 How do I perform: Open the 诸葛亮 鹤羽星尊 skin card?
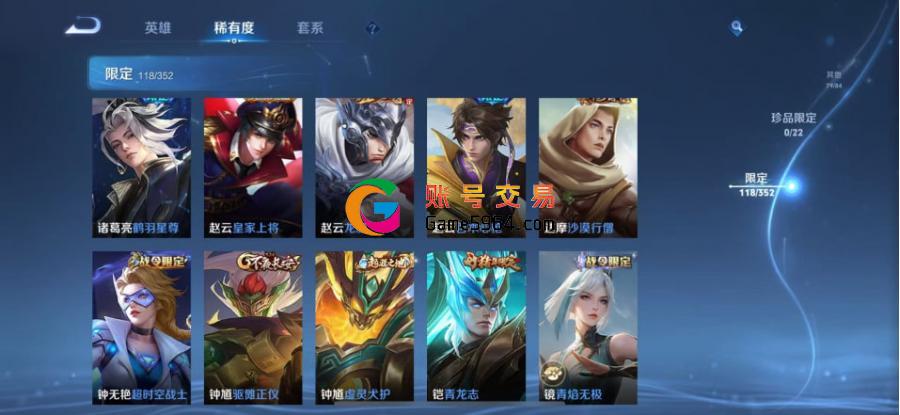141,167
